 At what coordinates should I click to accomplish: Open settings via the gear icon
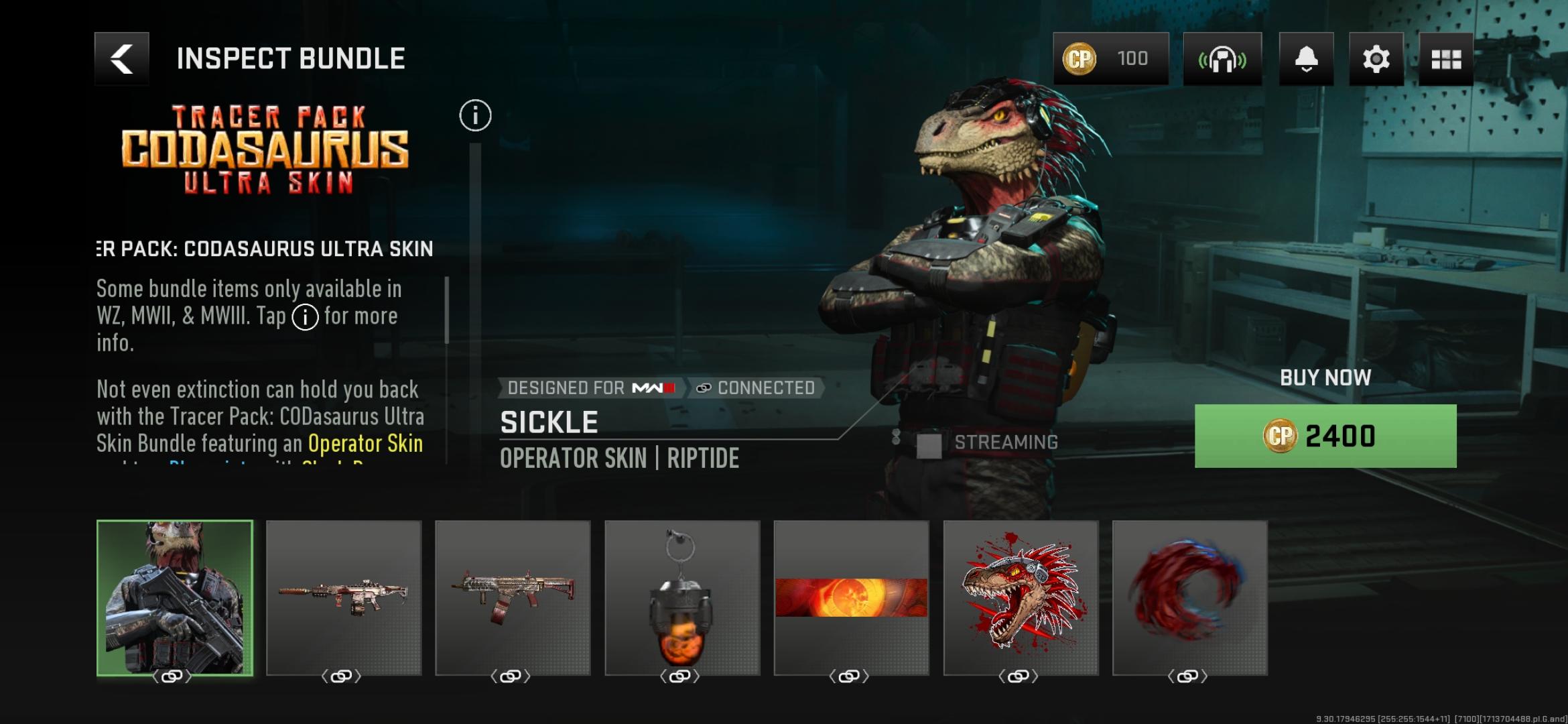pos(1376,59)
